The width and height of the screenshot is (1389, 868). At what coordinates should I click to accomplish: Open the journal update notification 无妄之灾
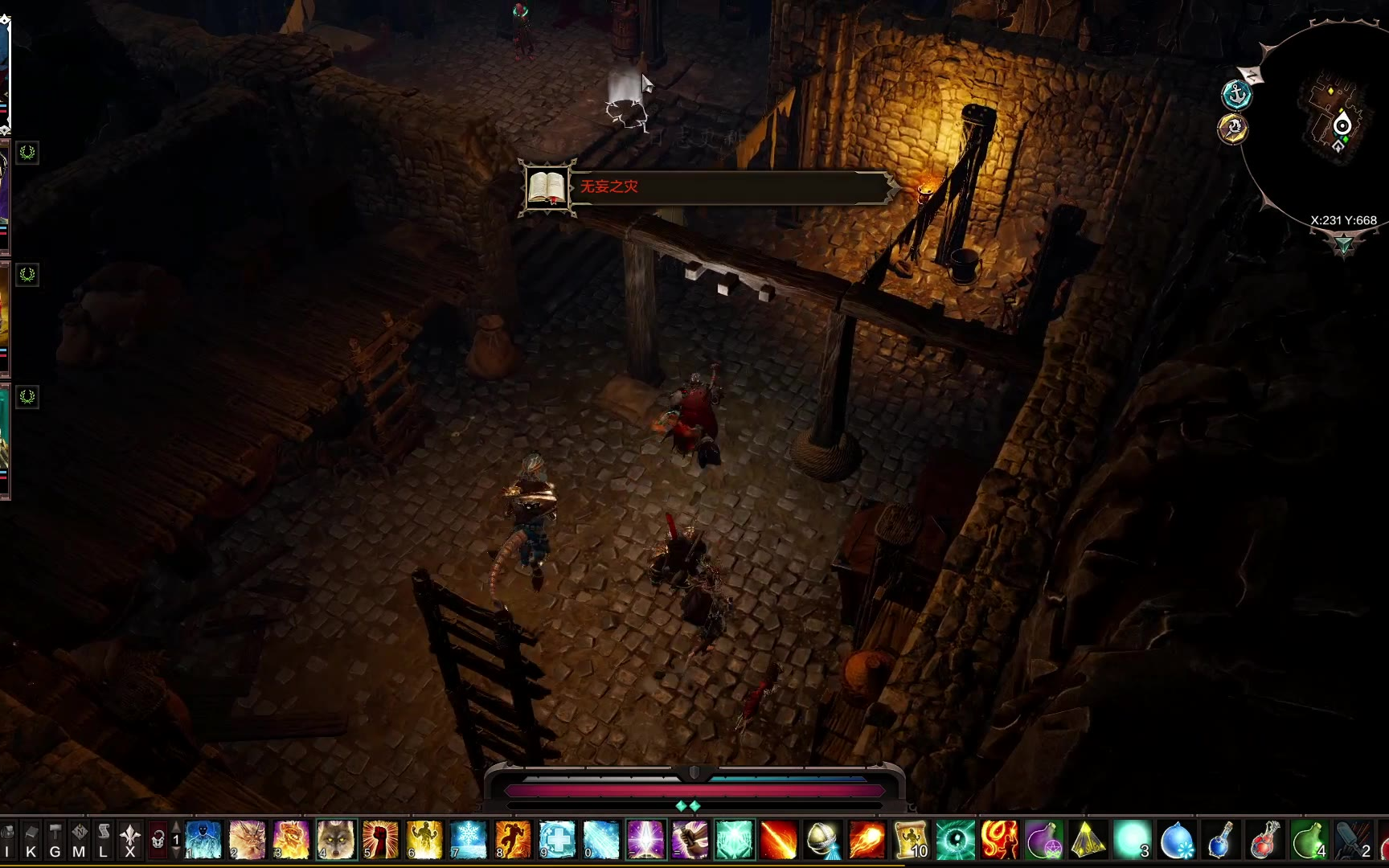tap(707, 187)
